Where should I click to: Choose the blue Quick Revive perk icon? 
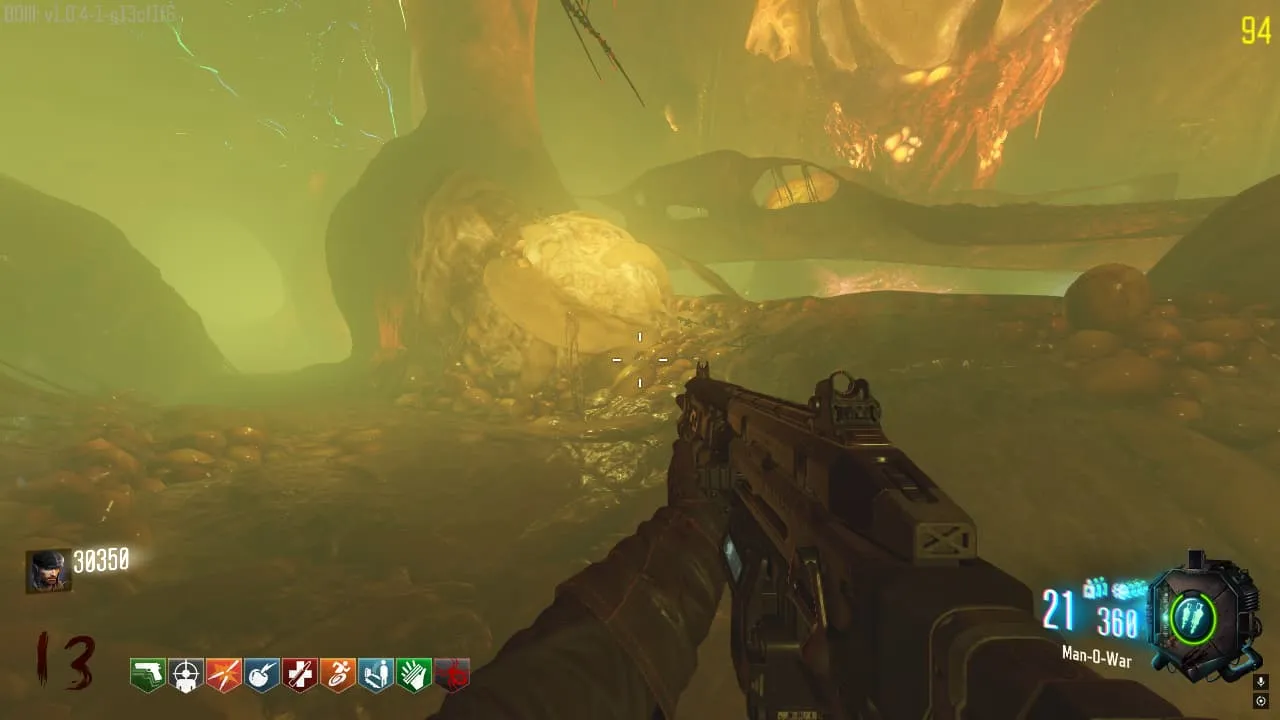376,675
